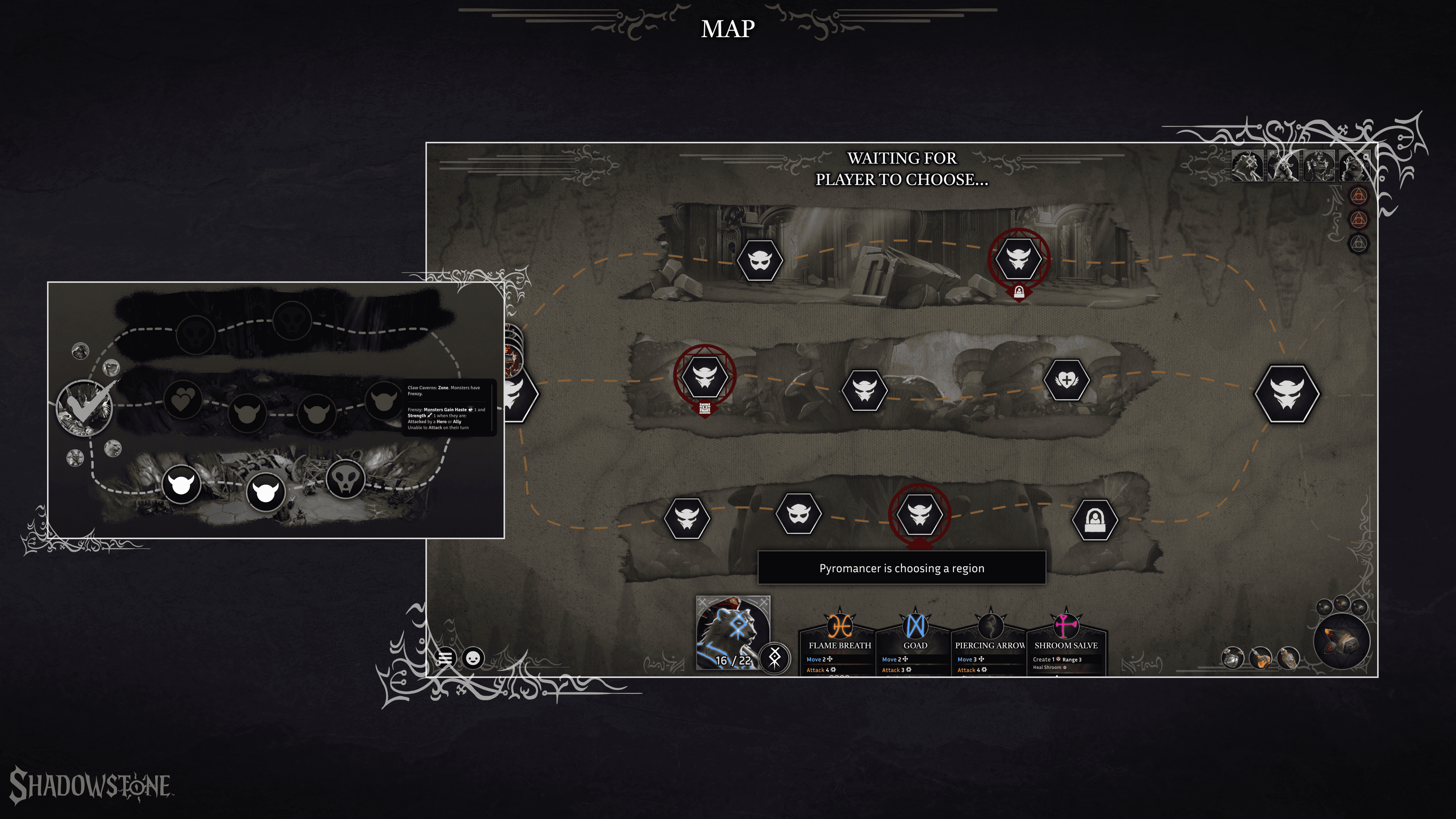
Task: Select the large final boss hexagon node
Action: [1287, 394]
